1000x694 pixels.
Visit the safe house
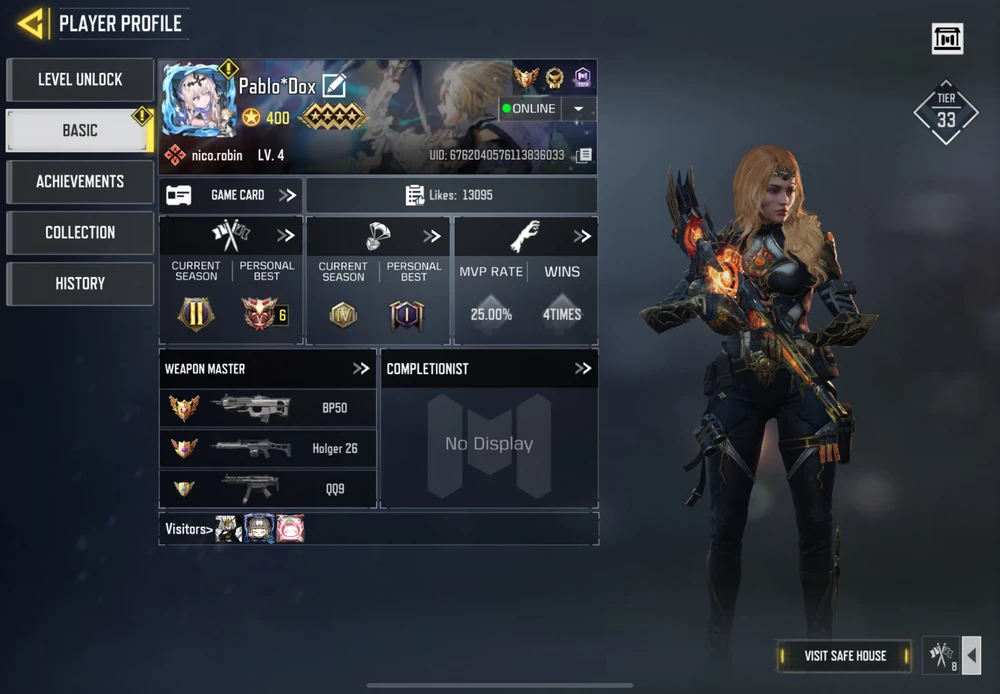pyautogui.click(x=845, y=656)
